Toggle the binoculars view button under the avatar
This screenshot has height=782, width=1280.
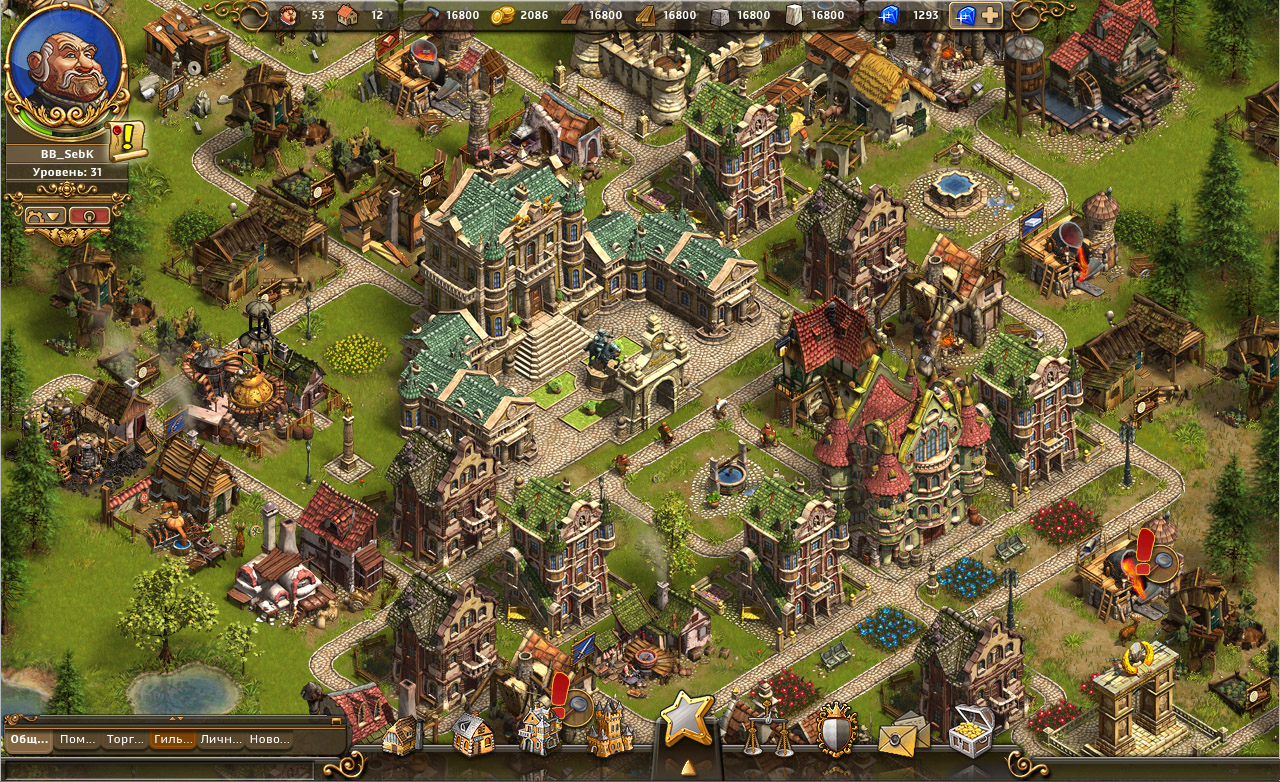coord(37,215)
